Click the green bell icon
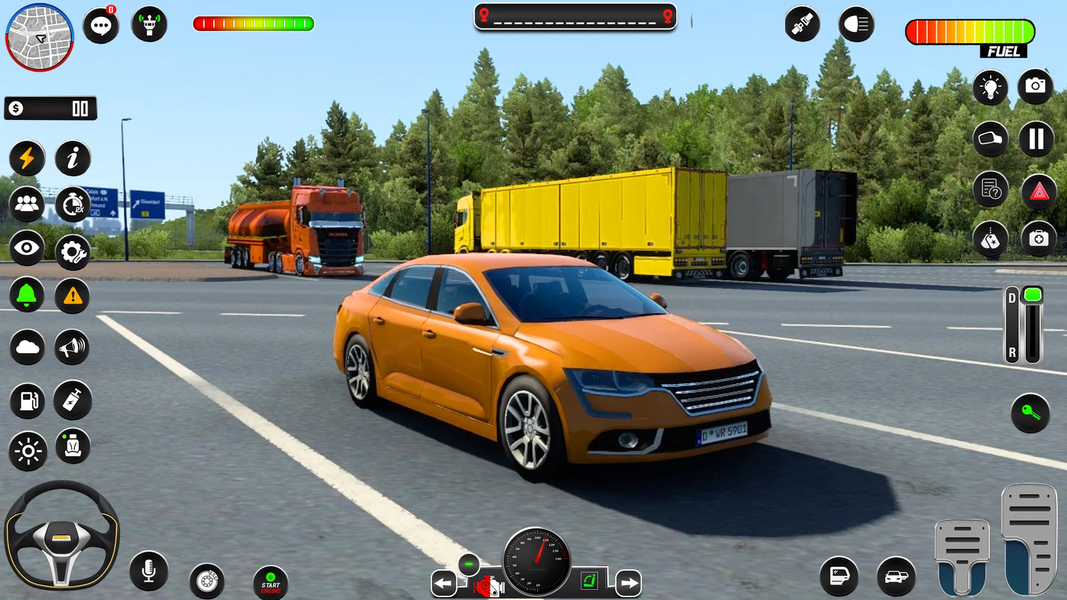The width and height of the screenshot is (1067, 600). 27,295
